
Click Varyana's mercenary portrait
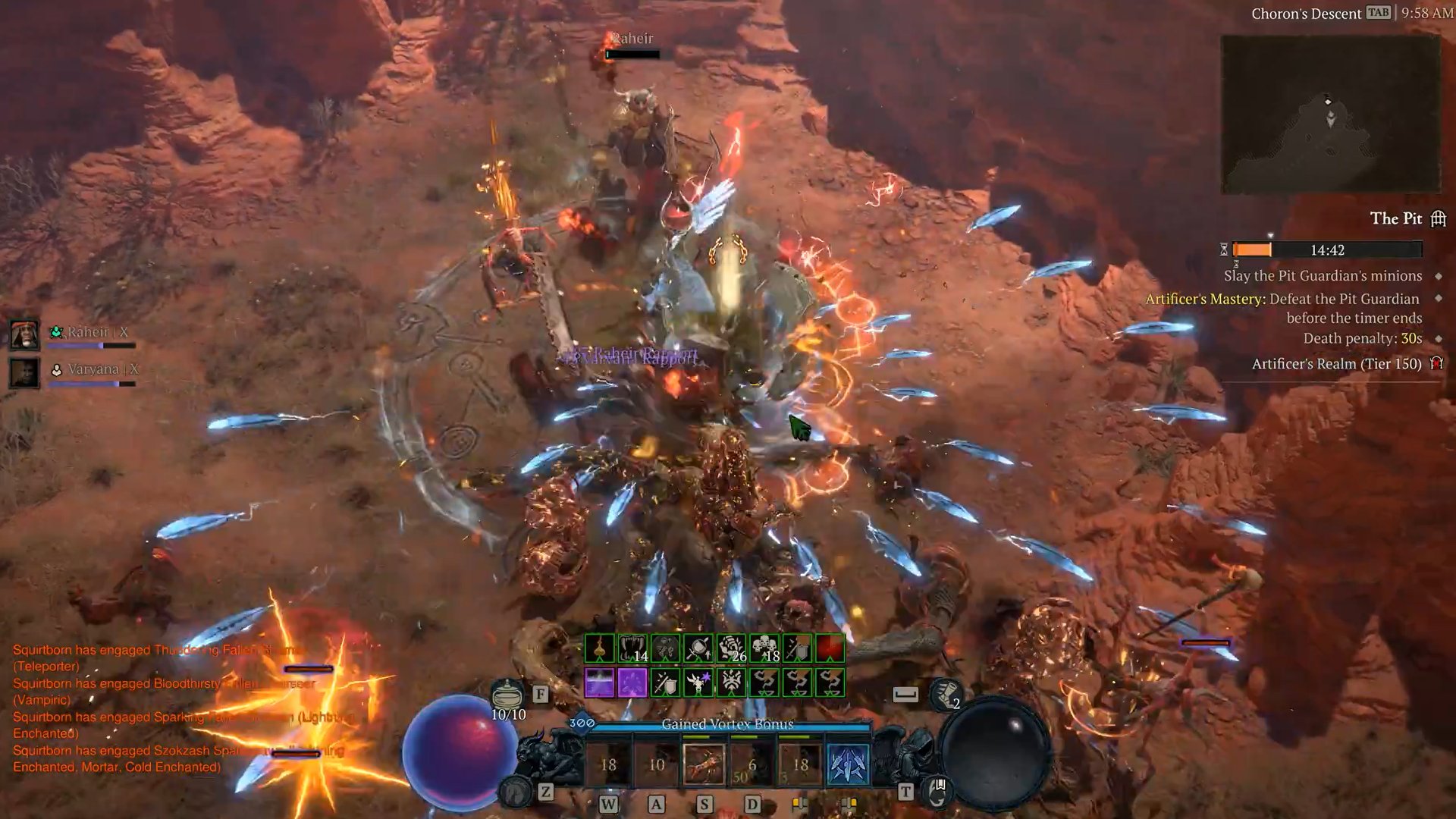(x=24, y=372)
